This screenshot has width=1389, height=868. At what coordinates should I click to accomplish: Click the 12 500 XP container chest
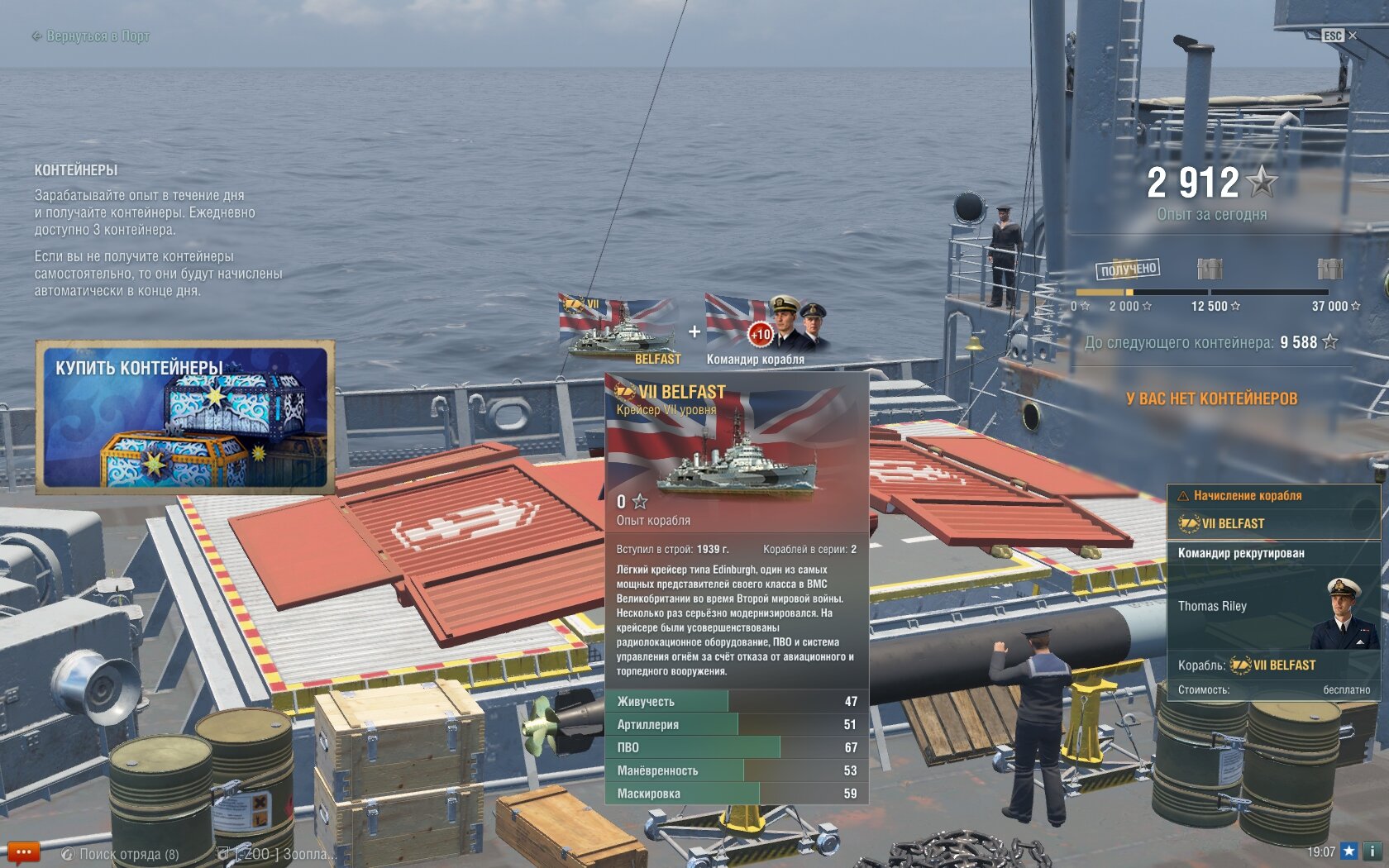click(x=1210, y=269)
